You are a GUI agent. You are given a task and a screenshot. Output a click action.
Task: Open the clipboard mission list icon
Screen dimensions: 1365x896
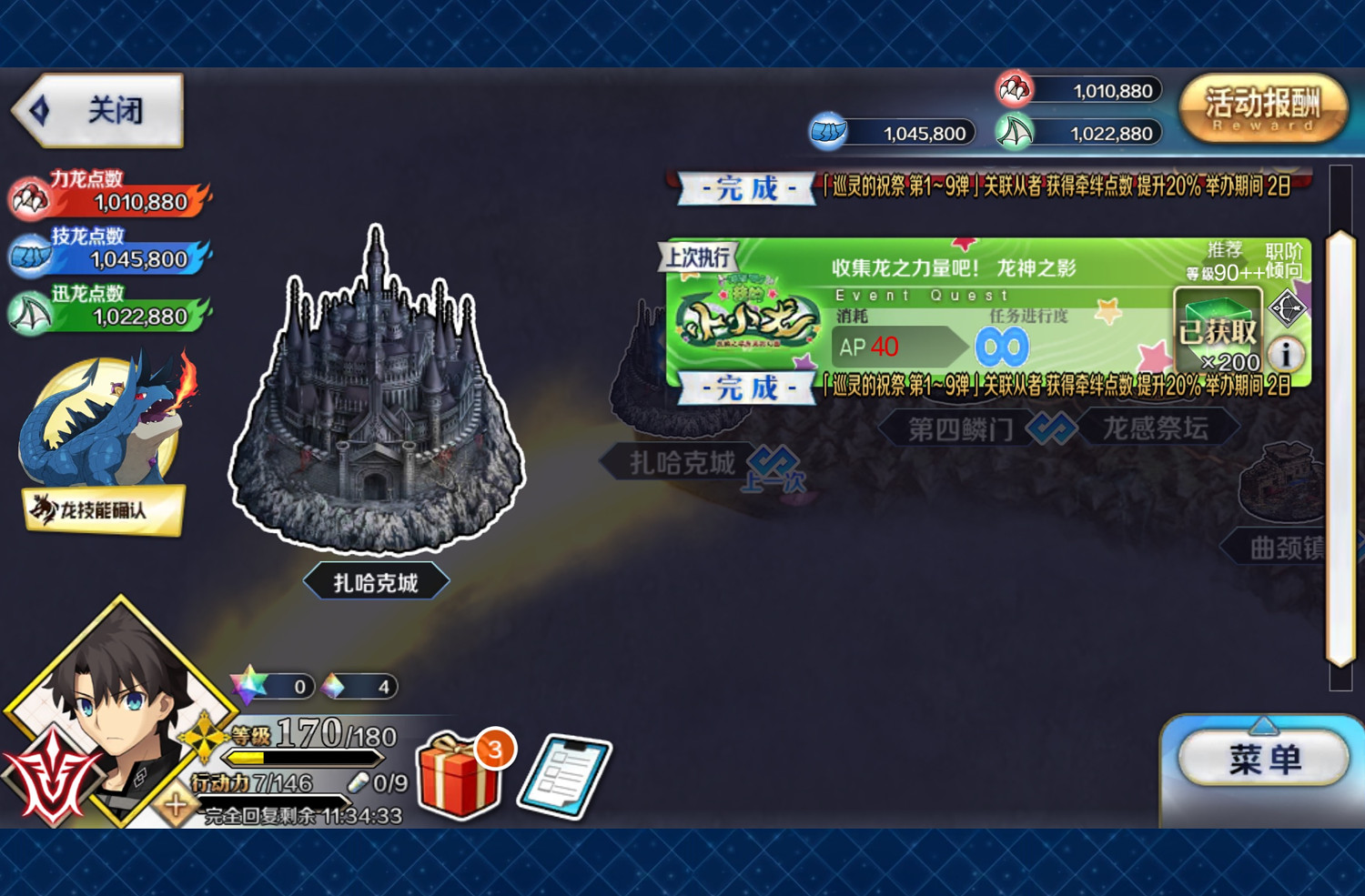tap(565, 776)
